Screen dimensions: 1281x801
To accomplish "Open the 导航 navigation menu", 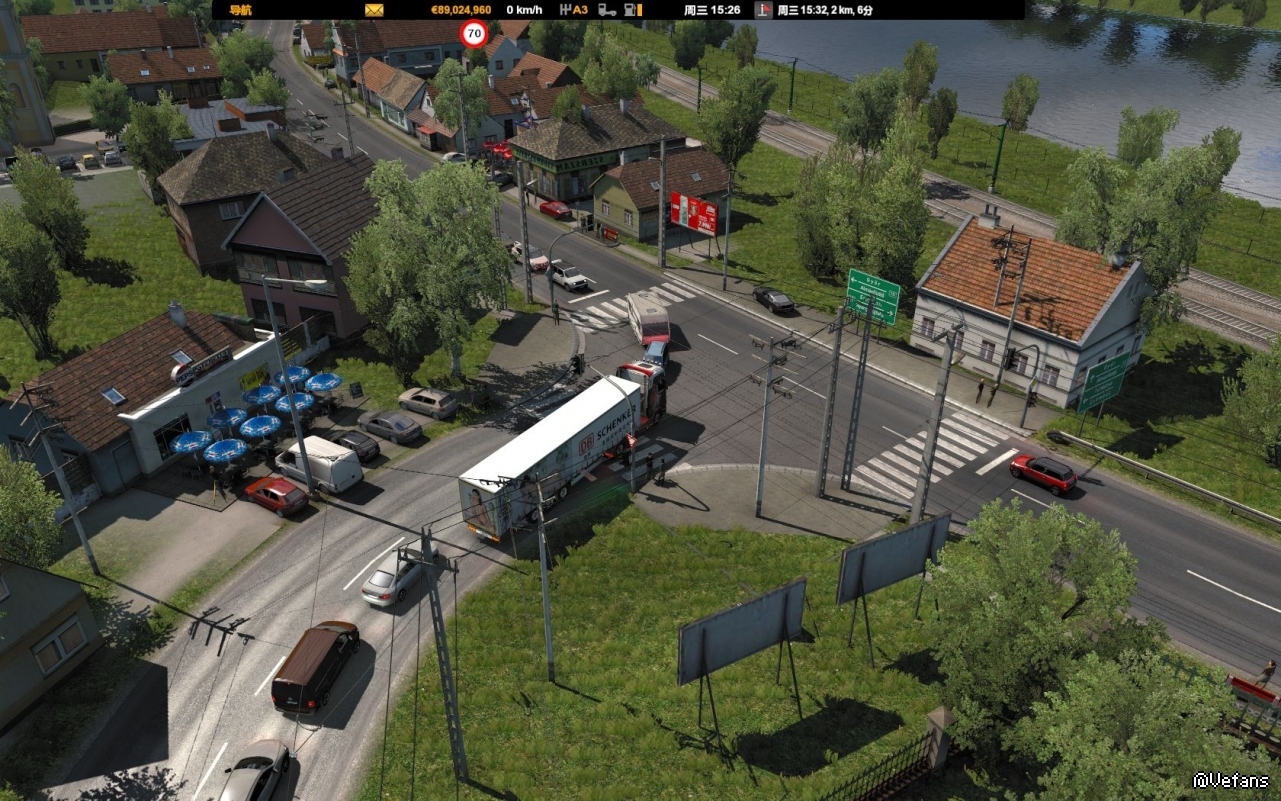I will 240,10.
